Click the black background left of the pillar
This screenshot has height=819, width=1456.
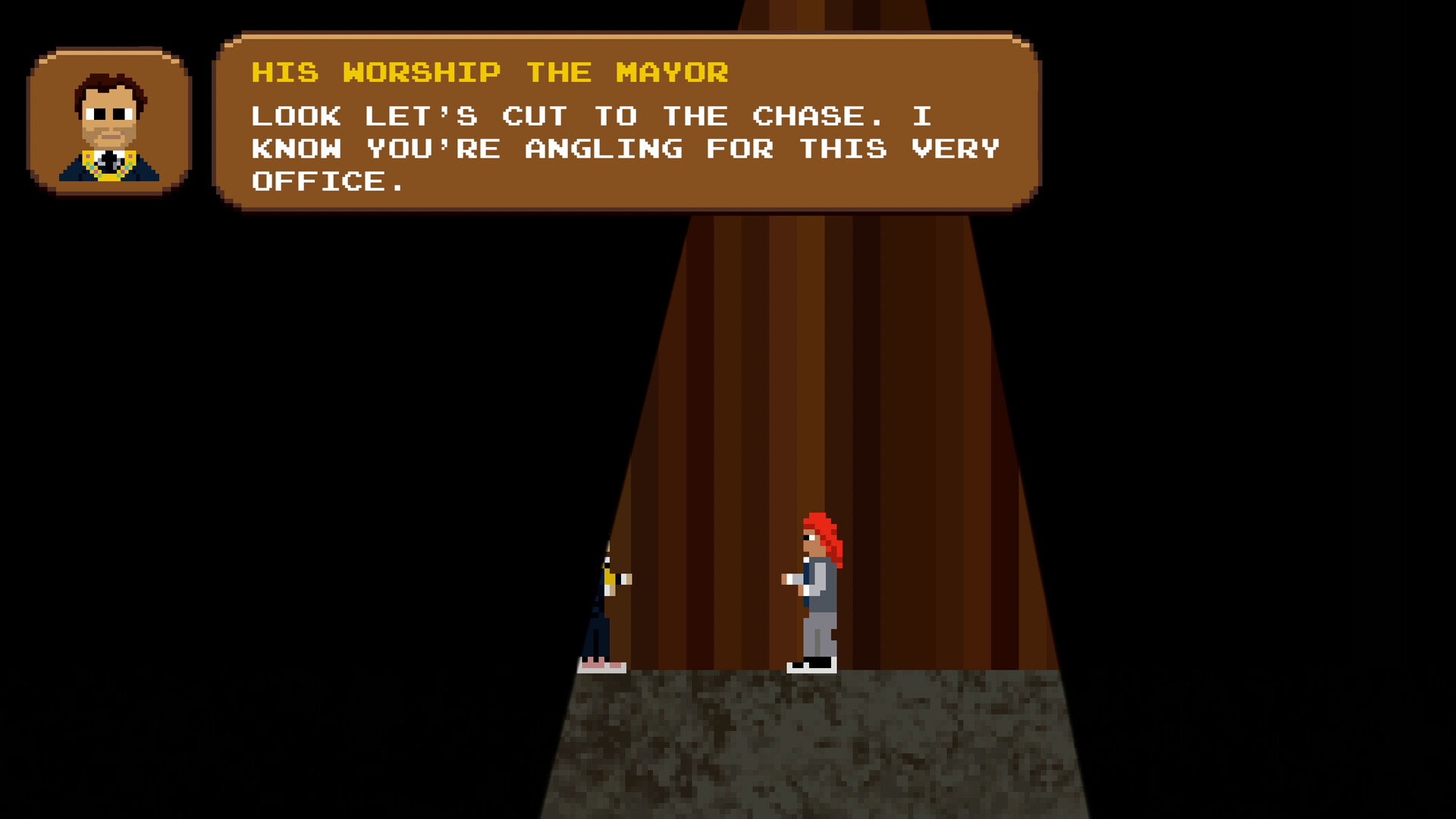point(303,455)
